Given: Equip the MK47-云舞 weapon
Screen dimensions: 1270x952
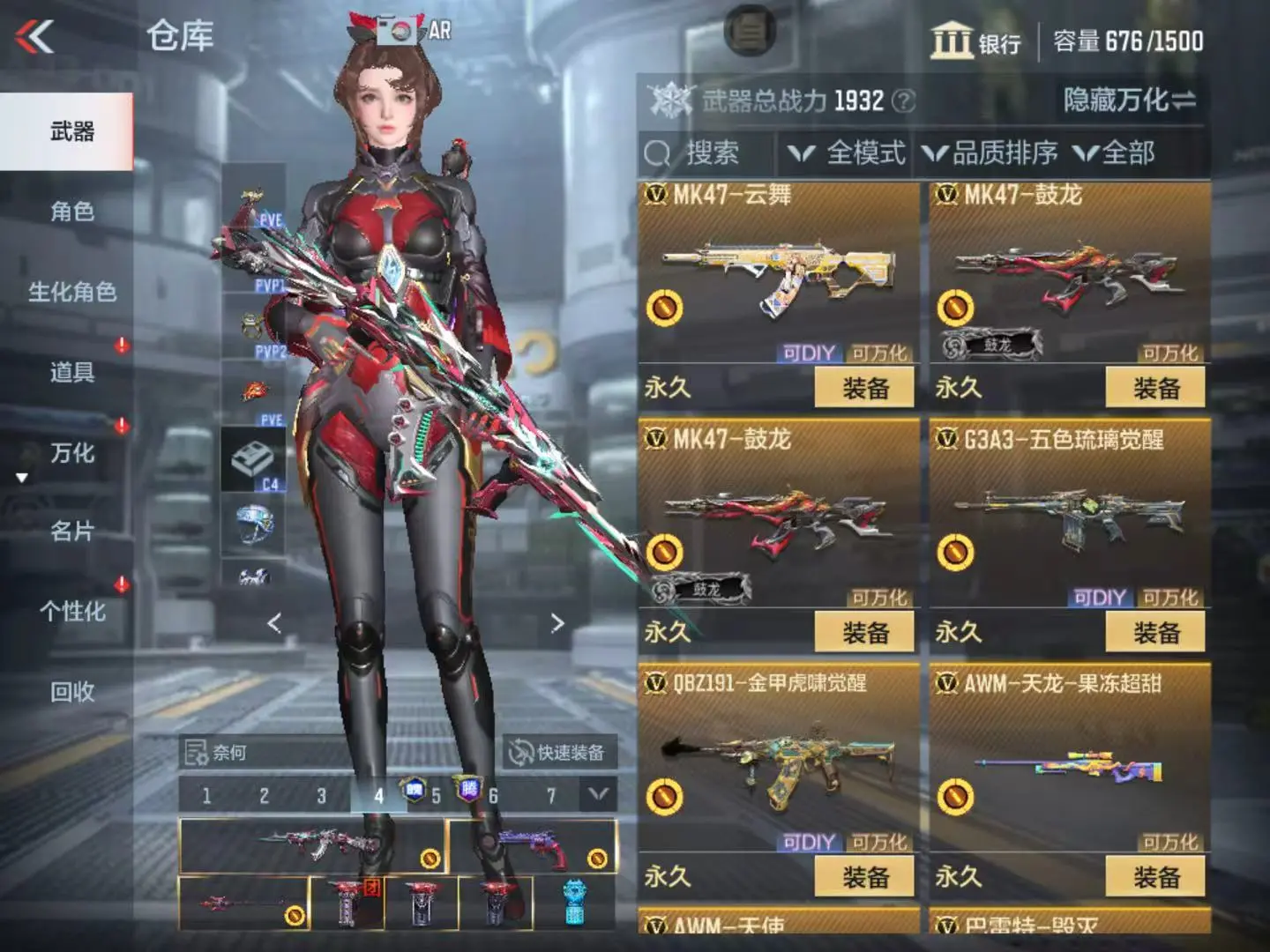Looking at the screenshot, I should tap(864, 388).
